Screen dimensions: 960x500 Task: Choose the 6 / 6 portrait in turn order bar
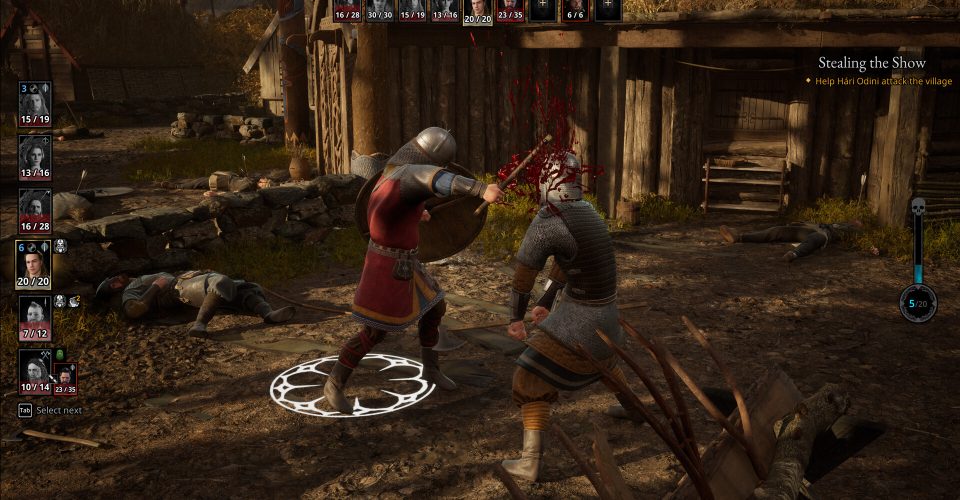[575, 10]
